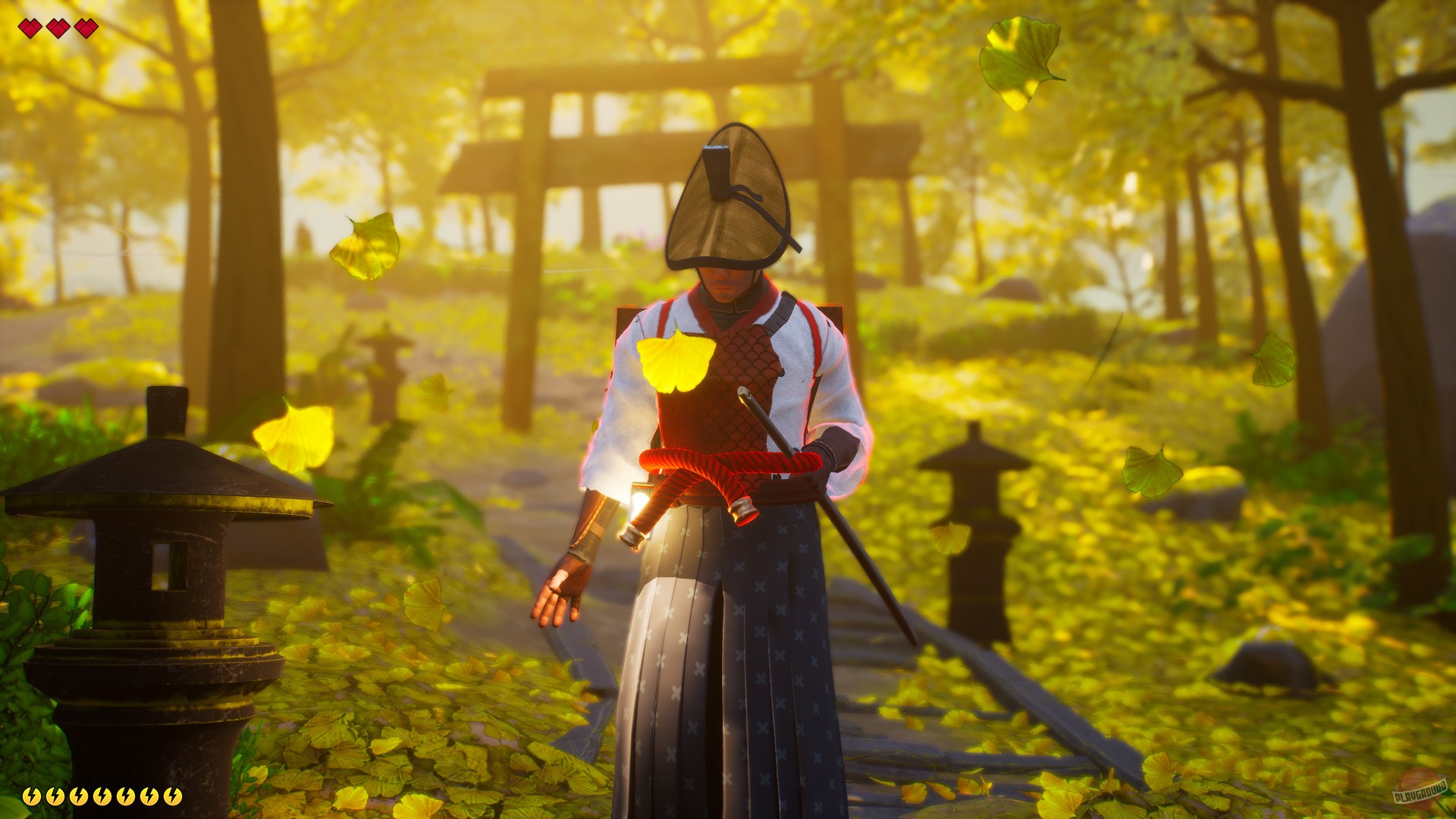Select the second lightning bolt icon
Viewport: 1456px width, 819px height.
[x=55, y=796]
